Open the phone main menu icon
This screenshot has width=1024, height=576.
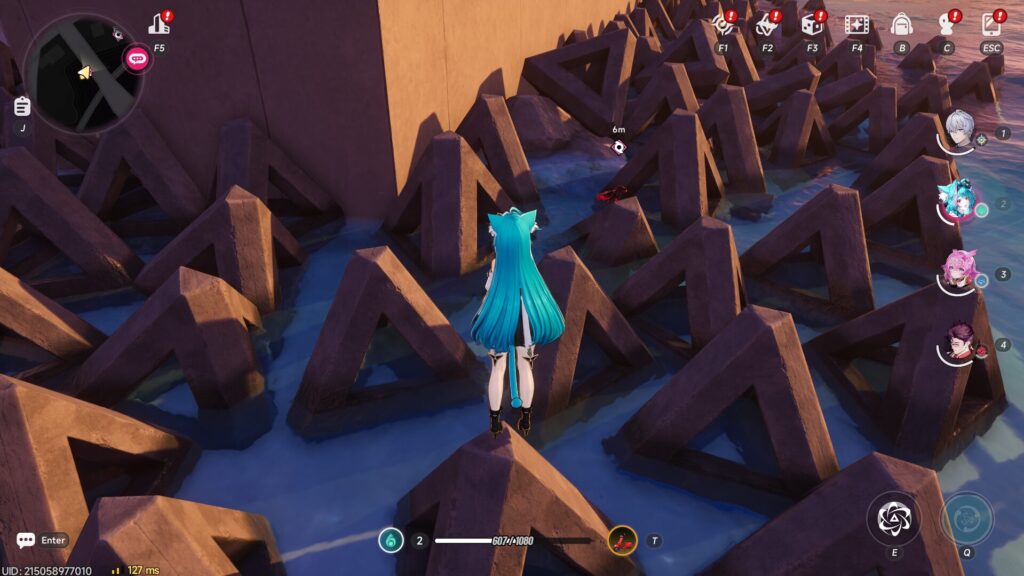tap(991, 24)
